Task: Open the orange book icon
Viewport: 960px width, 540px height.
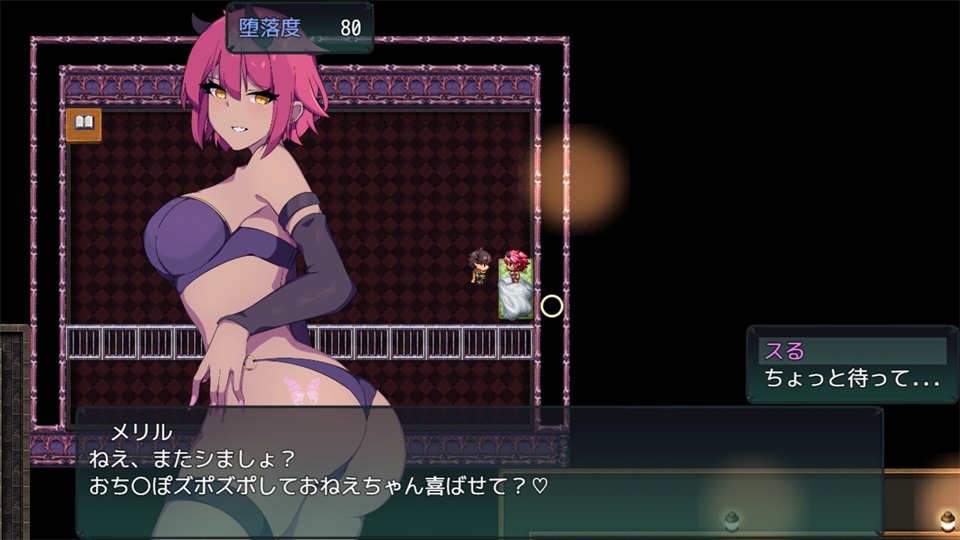Action: point(84,124)
